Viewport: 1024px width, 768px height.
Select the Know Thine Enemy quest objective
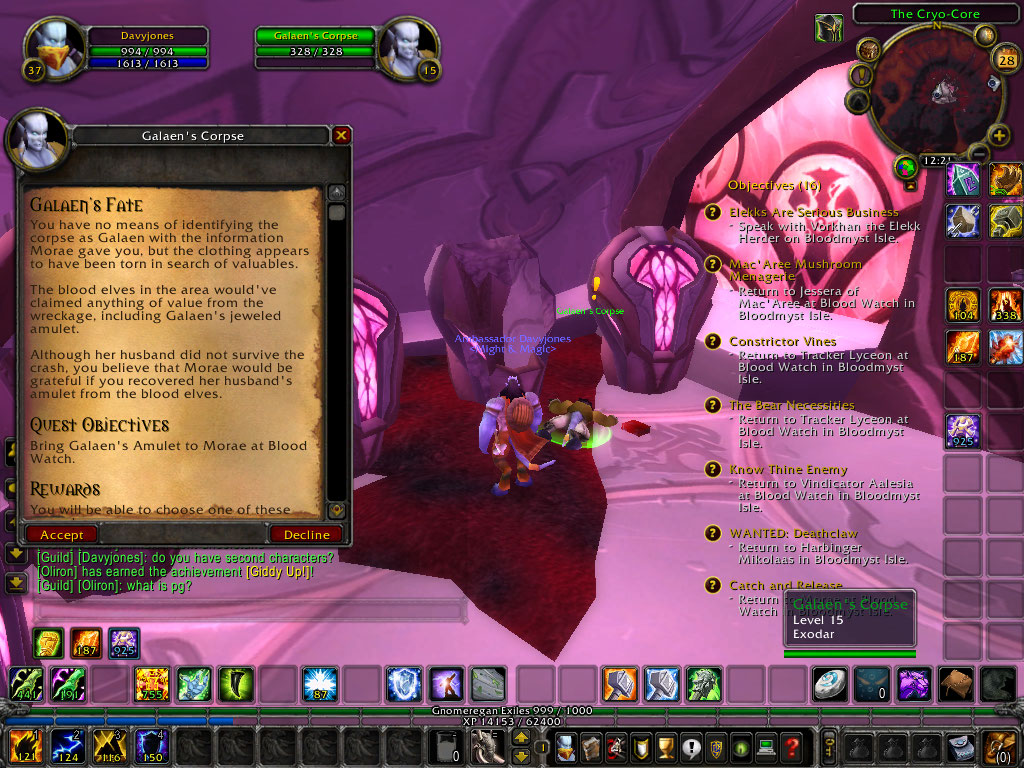pyautogui.click(x=788, y=470)
